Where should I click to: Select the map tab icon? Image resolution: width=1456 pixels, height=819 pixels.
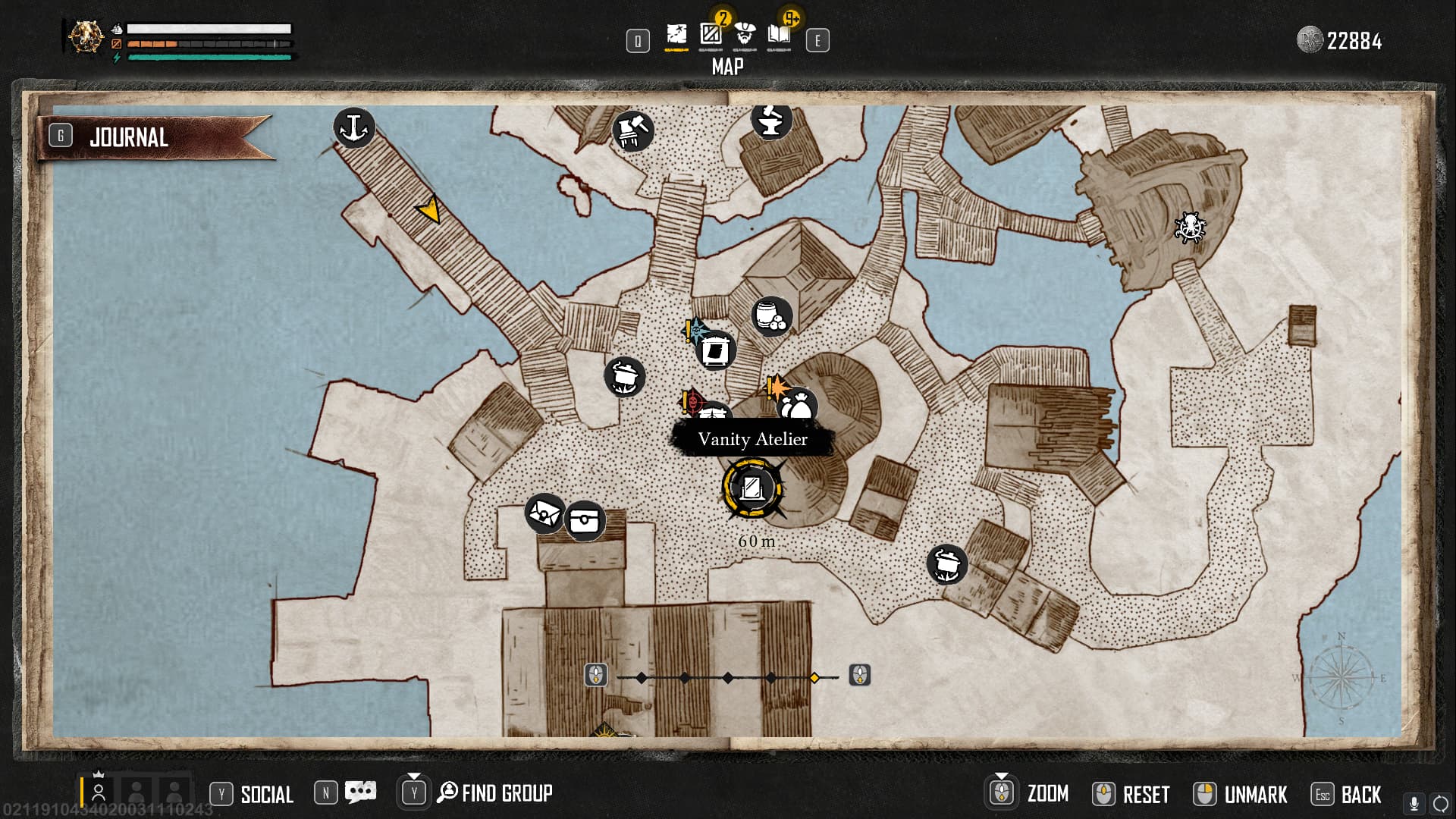click(676, 34)
